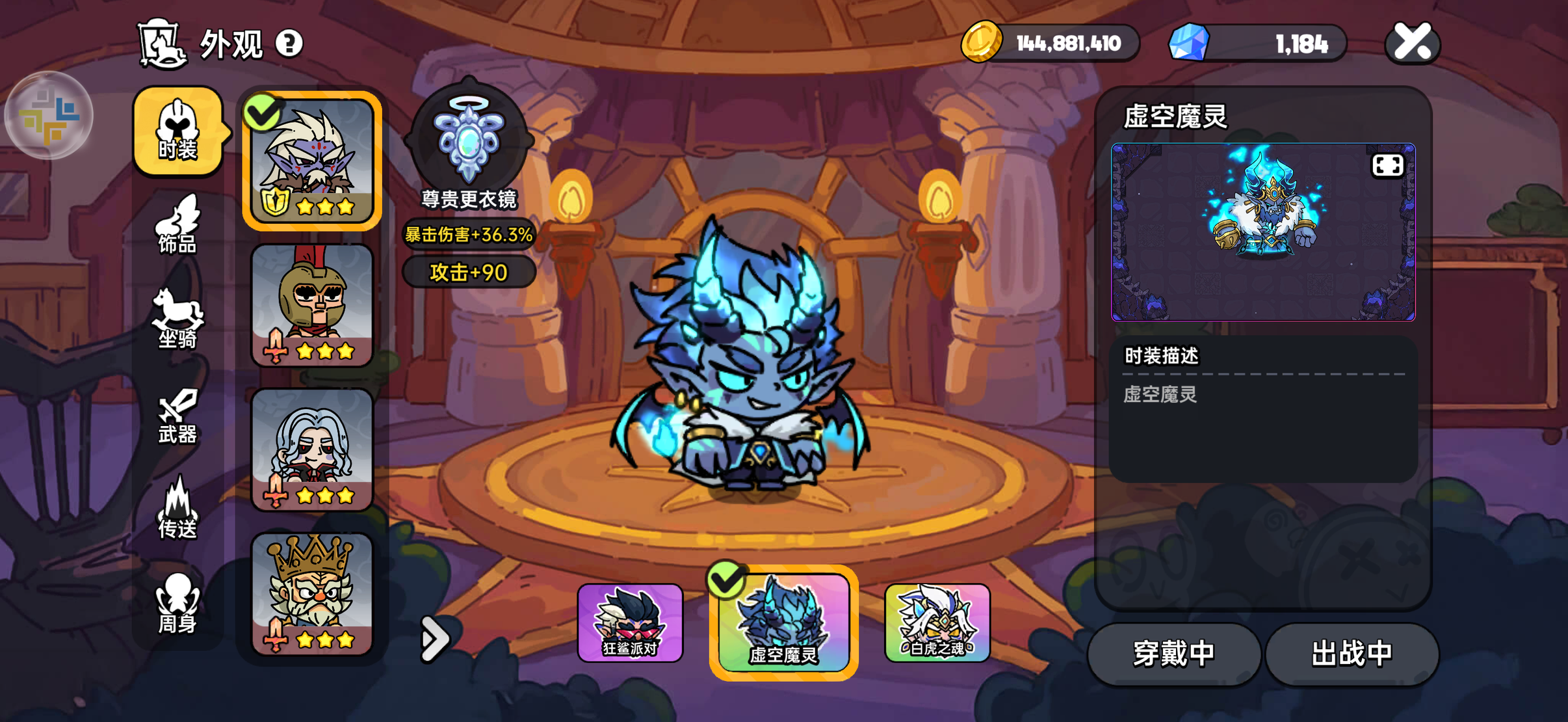Show more costumes with the arrow
Image resolution: width=1568 pixels, height=722 pixels.
coord(434,639)
